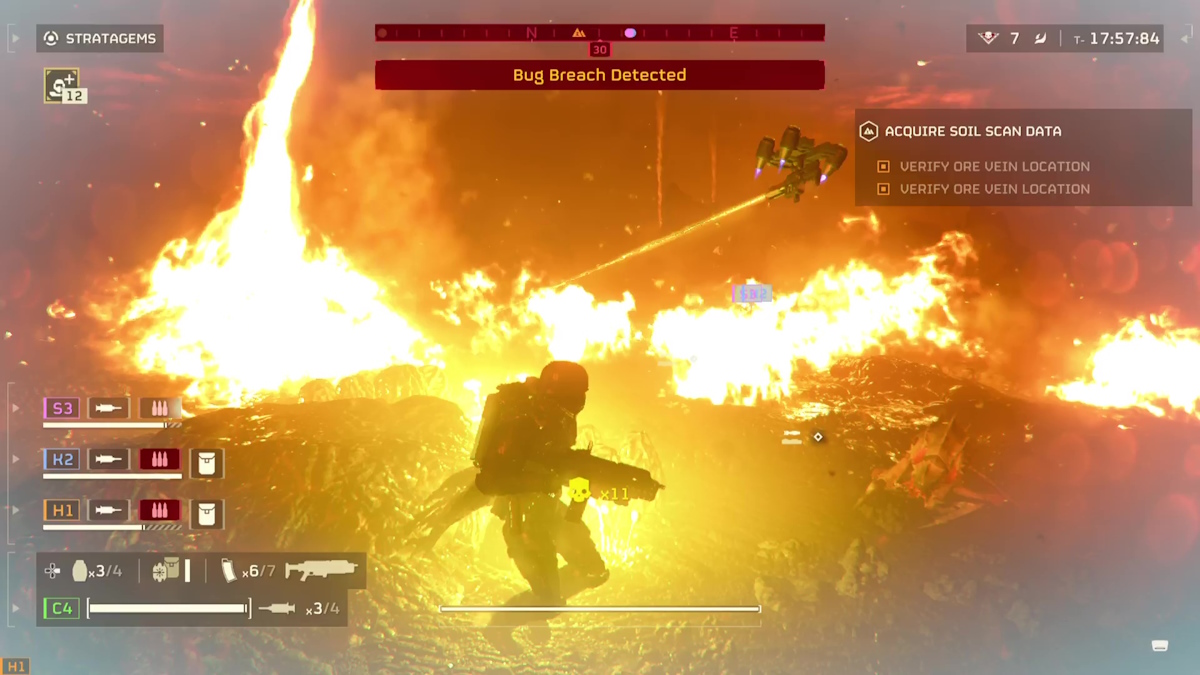The image size is (1200, 675).
Task: Click the winged skull reinforcements icon
Action: click(x=988, y=39)
